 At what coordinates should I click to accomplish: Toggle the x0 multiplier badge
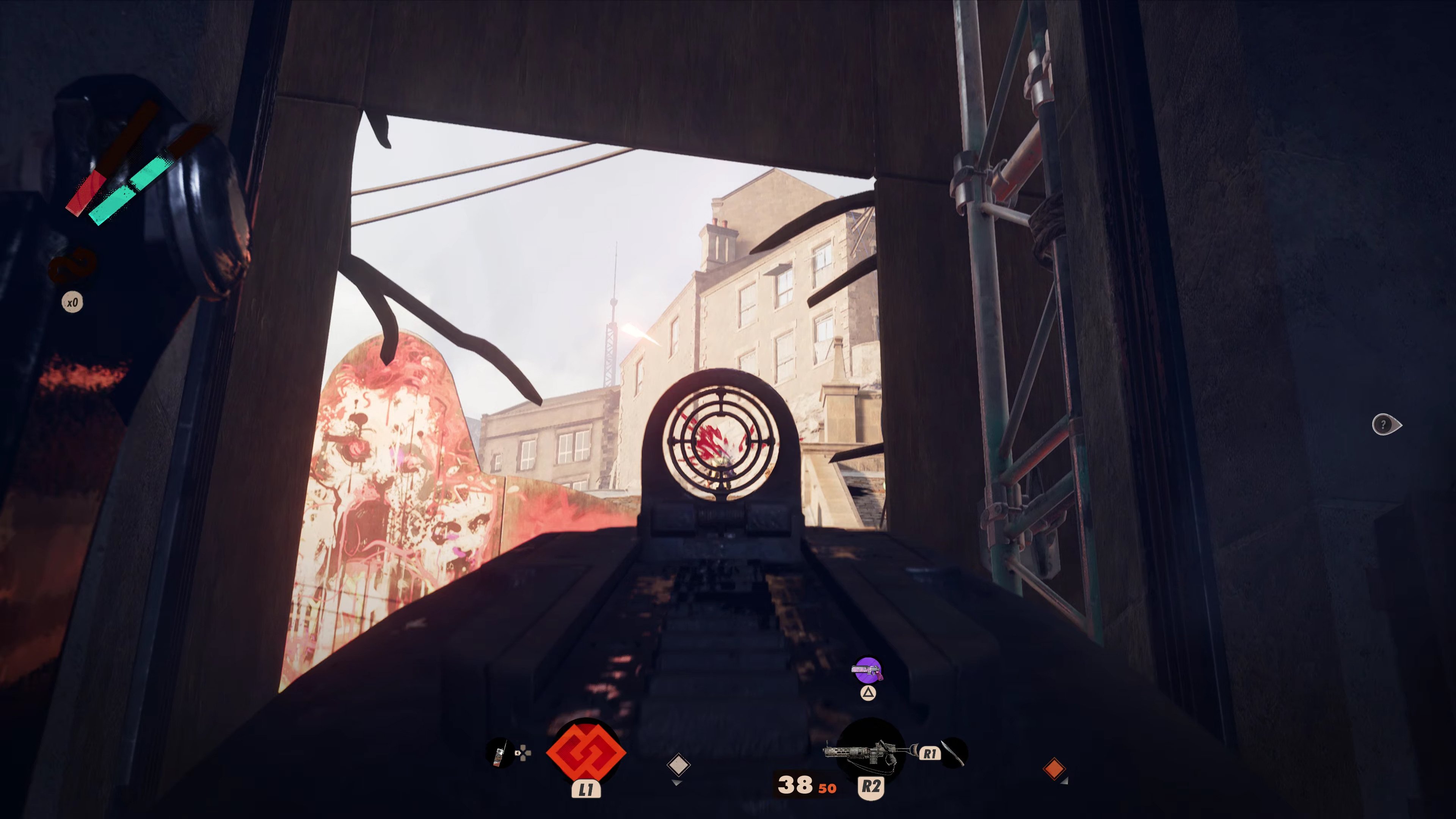click(x=72, y=301)
